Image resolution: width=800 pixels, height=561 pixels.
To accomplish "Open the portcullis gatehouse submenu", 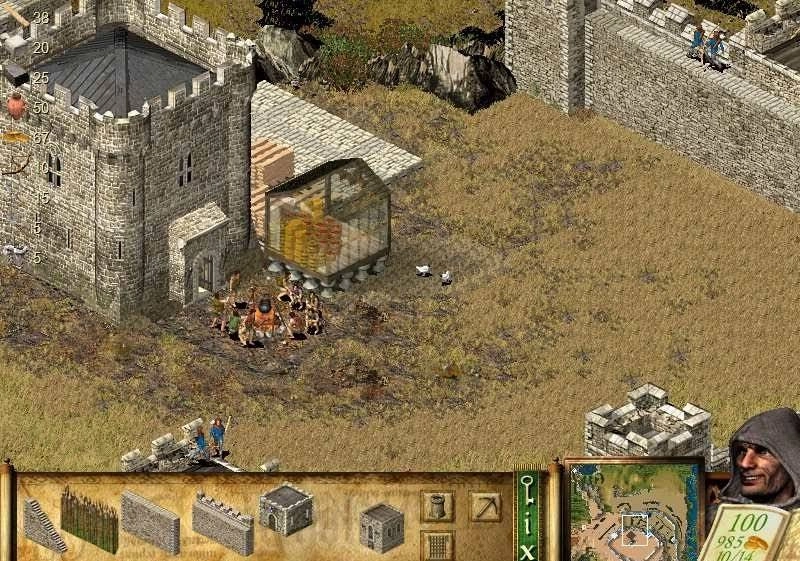I will click(437, 545).
